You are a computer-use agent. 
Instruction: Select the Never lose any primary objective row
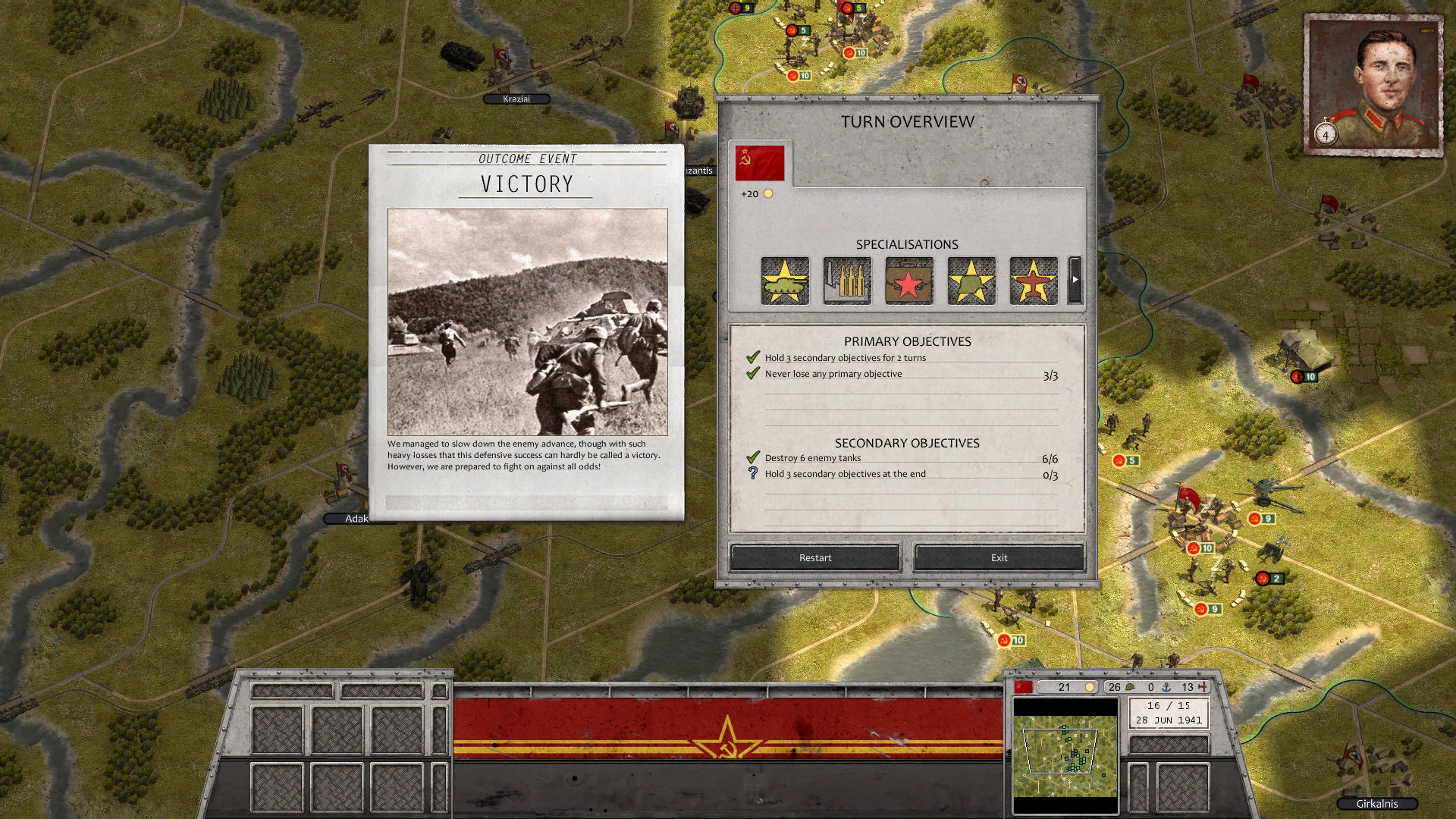tap(833, 374)
